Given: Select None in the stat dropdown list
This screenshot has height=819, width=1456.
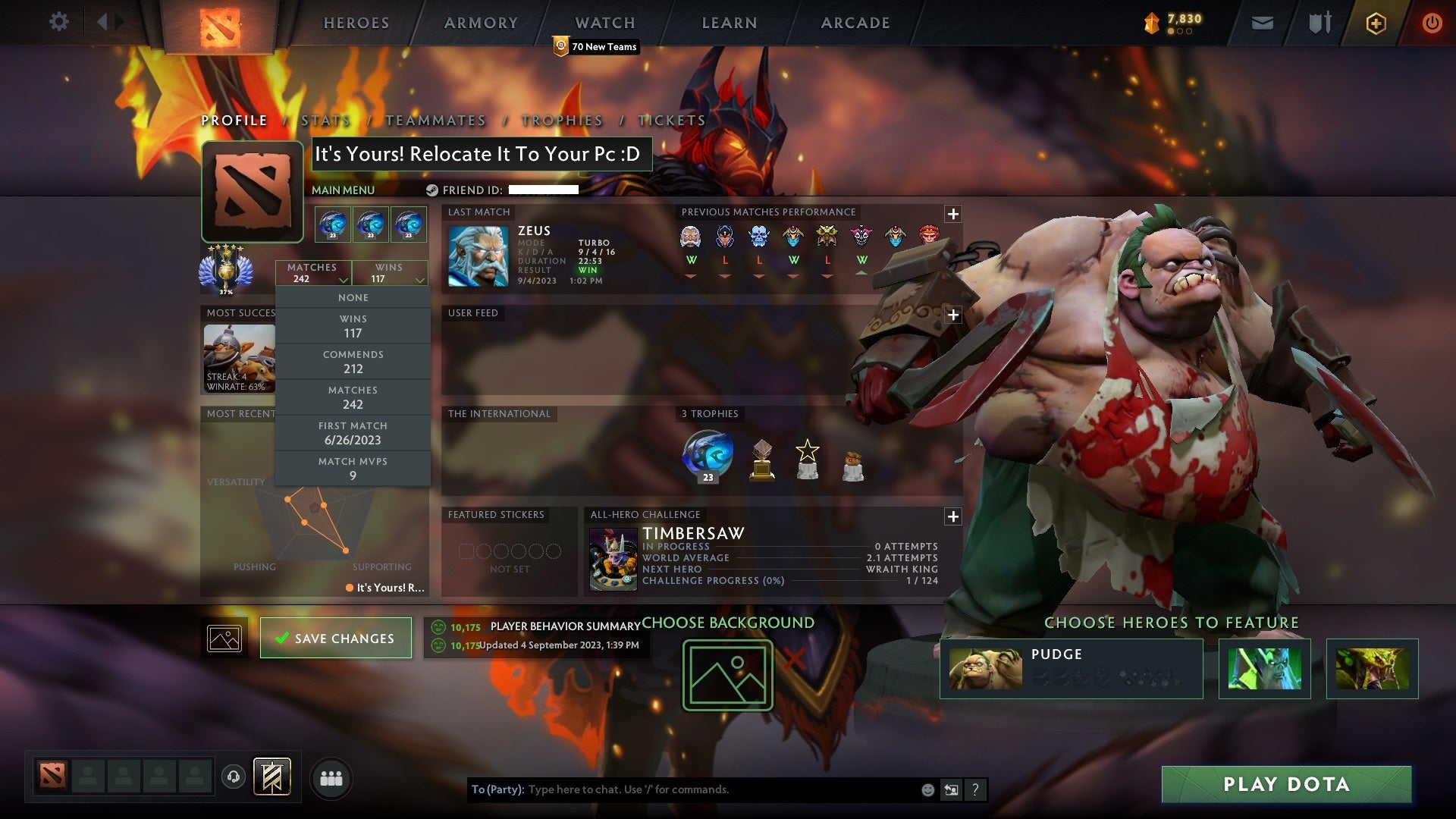Looking at the screenshot, I should click(353, 297).
